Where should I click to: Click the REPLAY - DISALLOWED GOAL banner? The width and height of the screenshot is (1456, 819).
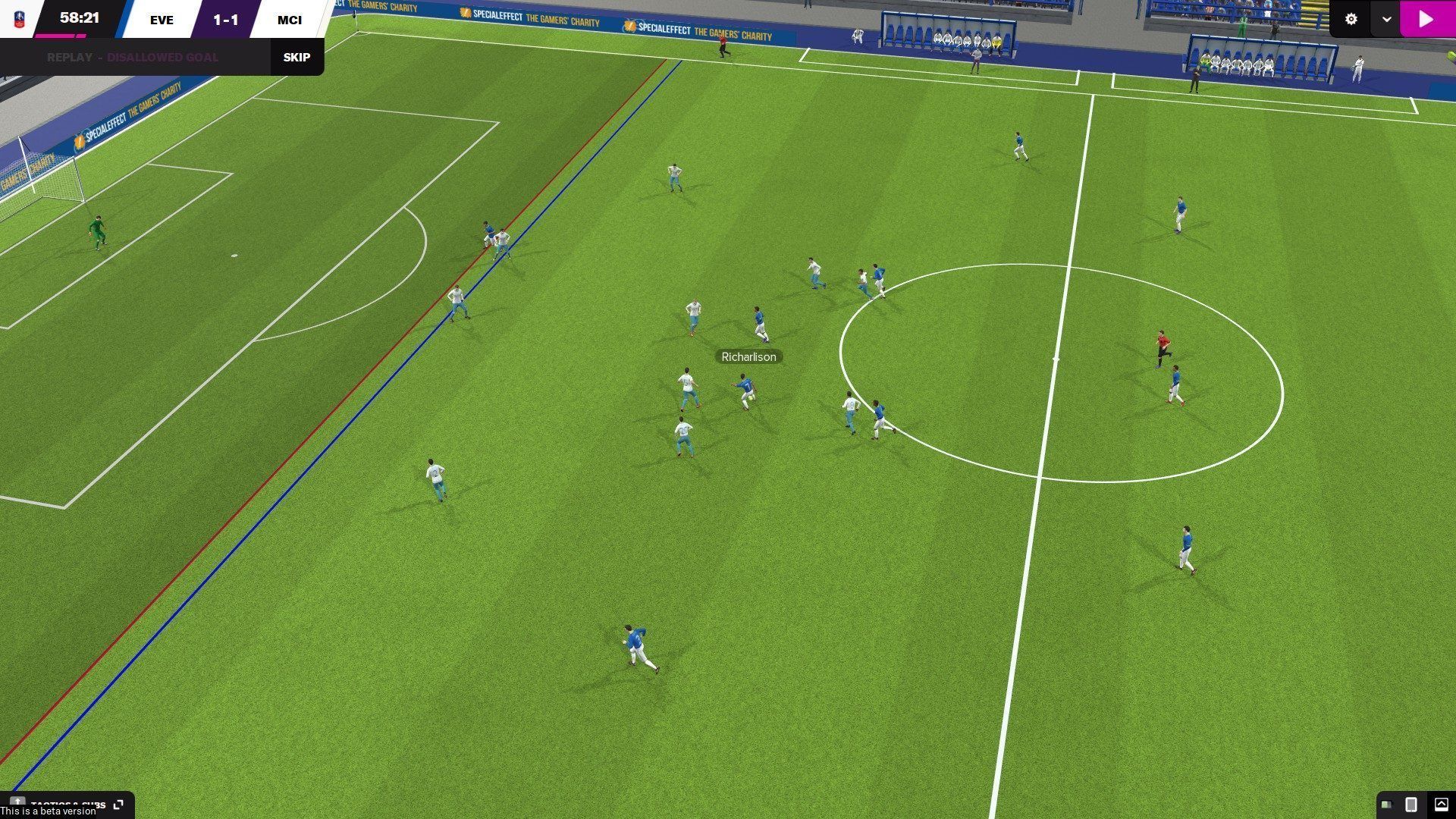click(x=133, y=57)
